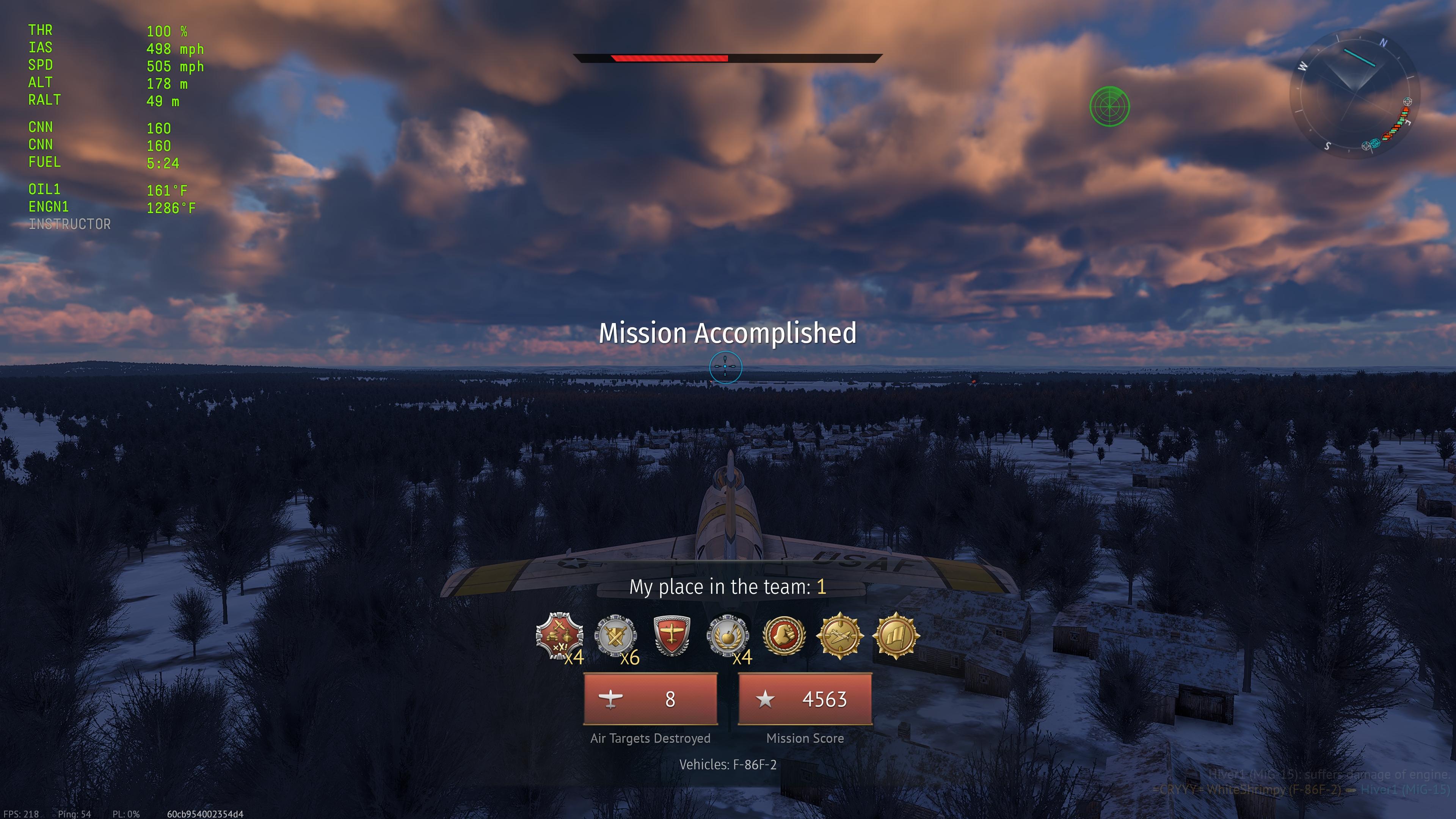This screenshot has width=1456, height=819.
Task: View the silver bomb medal with x4
Action: 728,636
